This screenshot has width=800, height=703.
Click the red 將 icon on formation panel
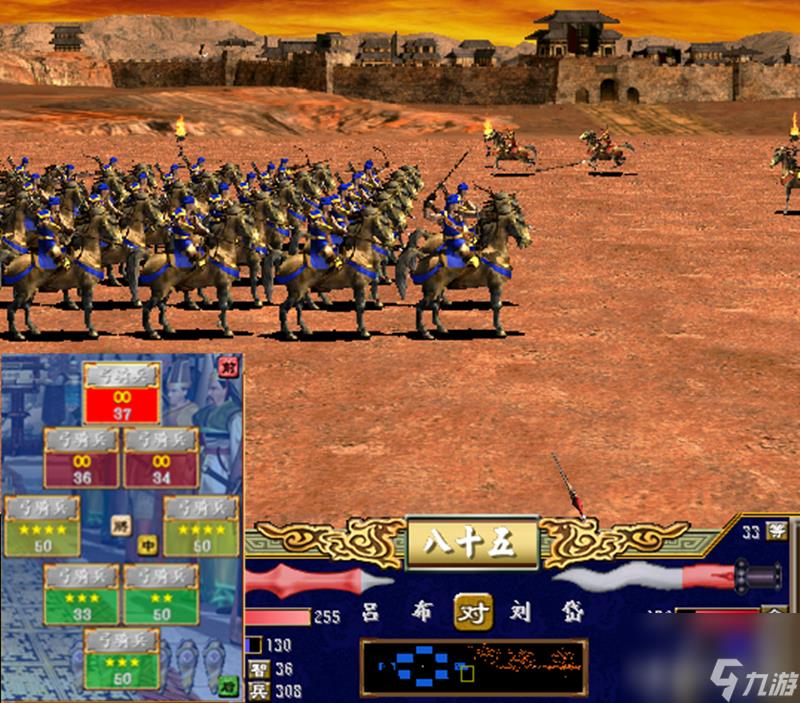click(227, 368)
